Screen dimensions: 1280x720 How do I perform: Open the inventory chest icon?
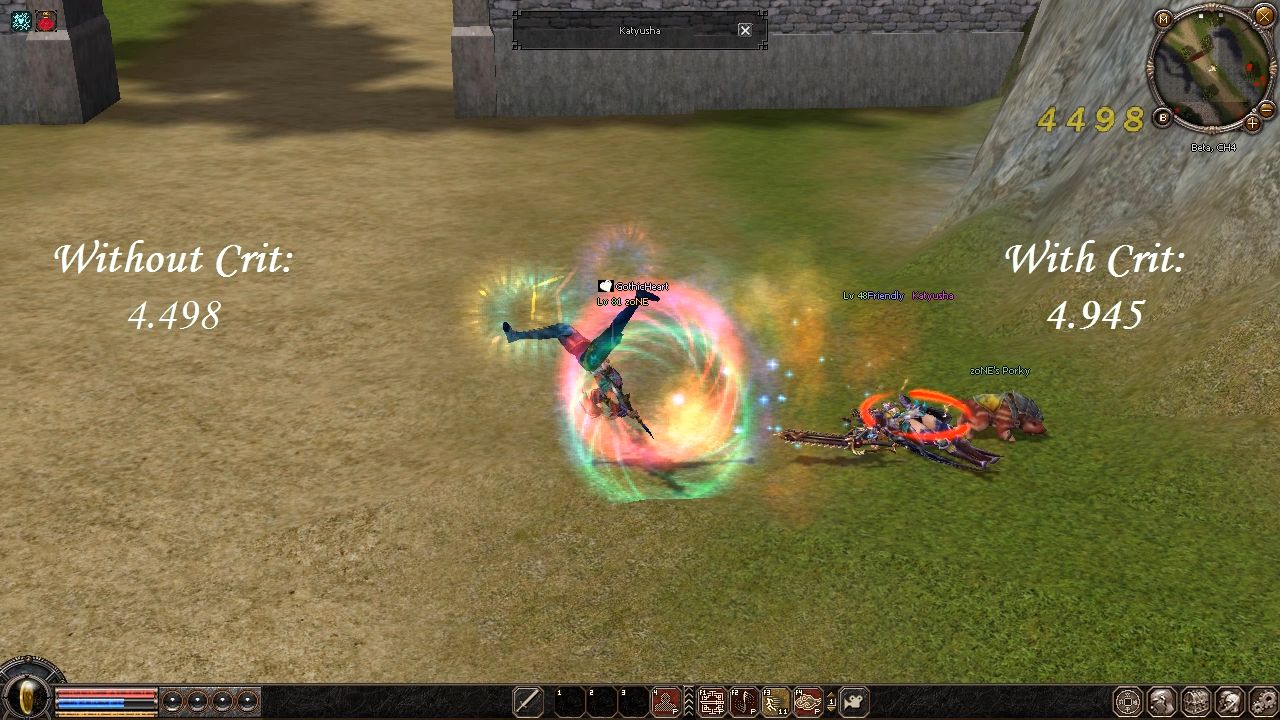(x=1196, y=701)
